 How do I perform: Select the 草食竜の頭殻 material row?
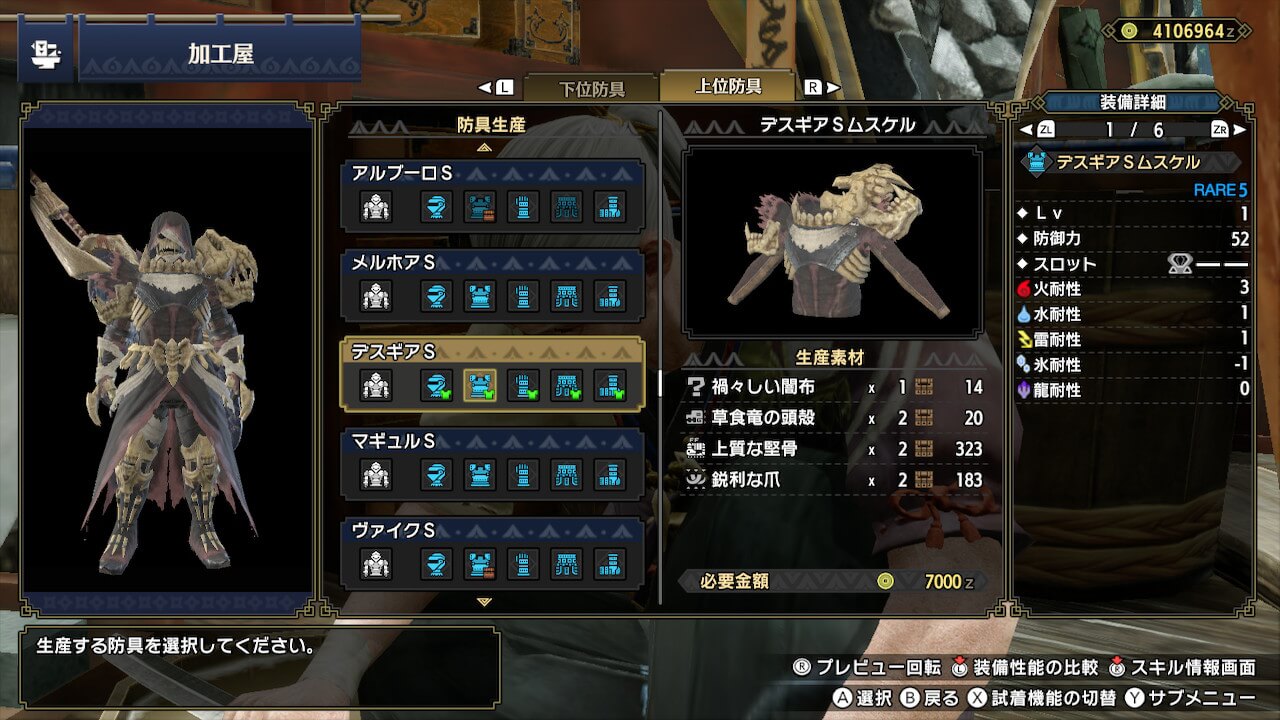[x=836, y=418]
